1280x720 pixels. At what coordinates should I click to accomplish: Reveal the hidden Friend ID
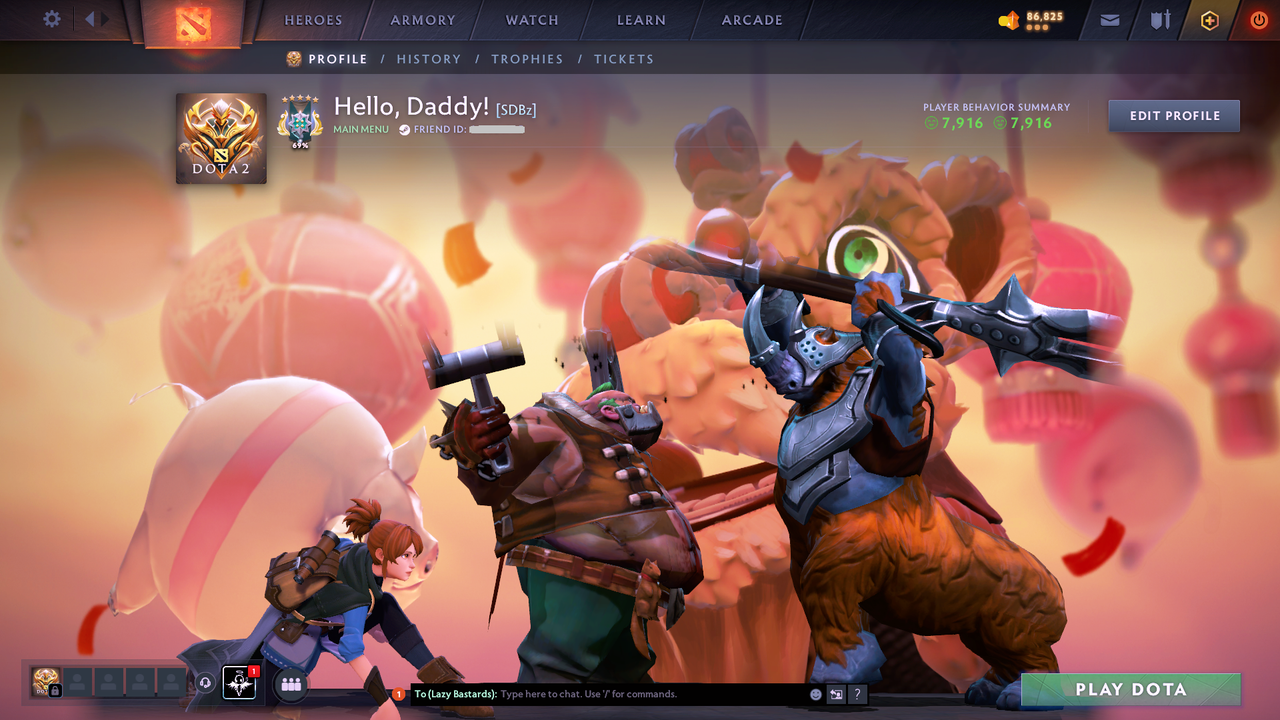click(x=497, y=129)
